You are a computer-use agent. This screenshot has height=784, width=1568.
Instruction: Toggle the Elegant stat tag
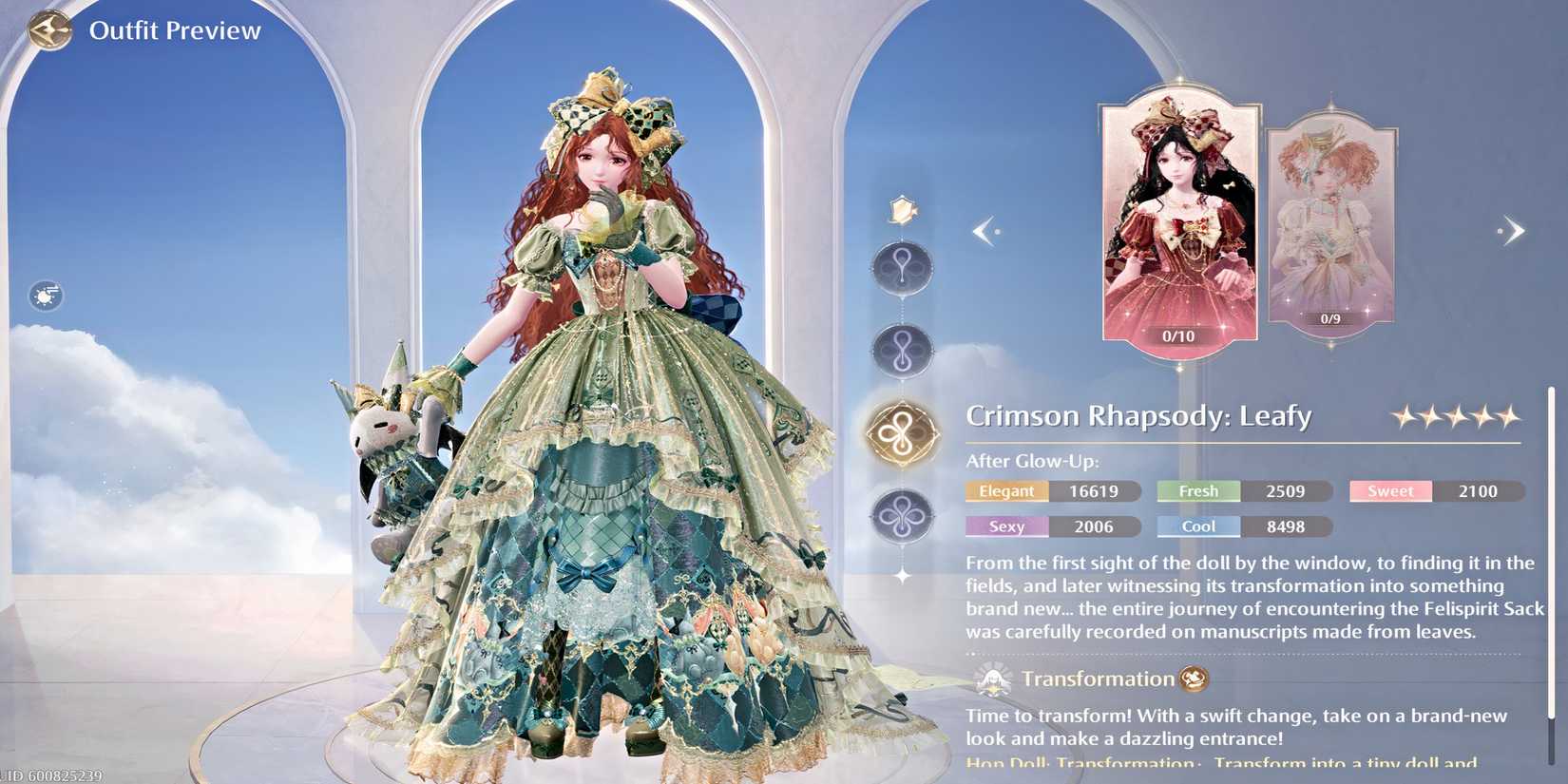point(1006,491)
